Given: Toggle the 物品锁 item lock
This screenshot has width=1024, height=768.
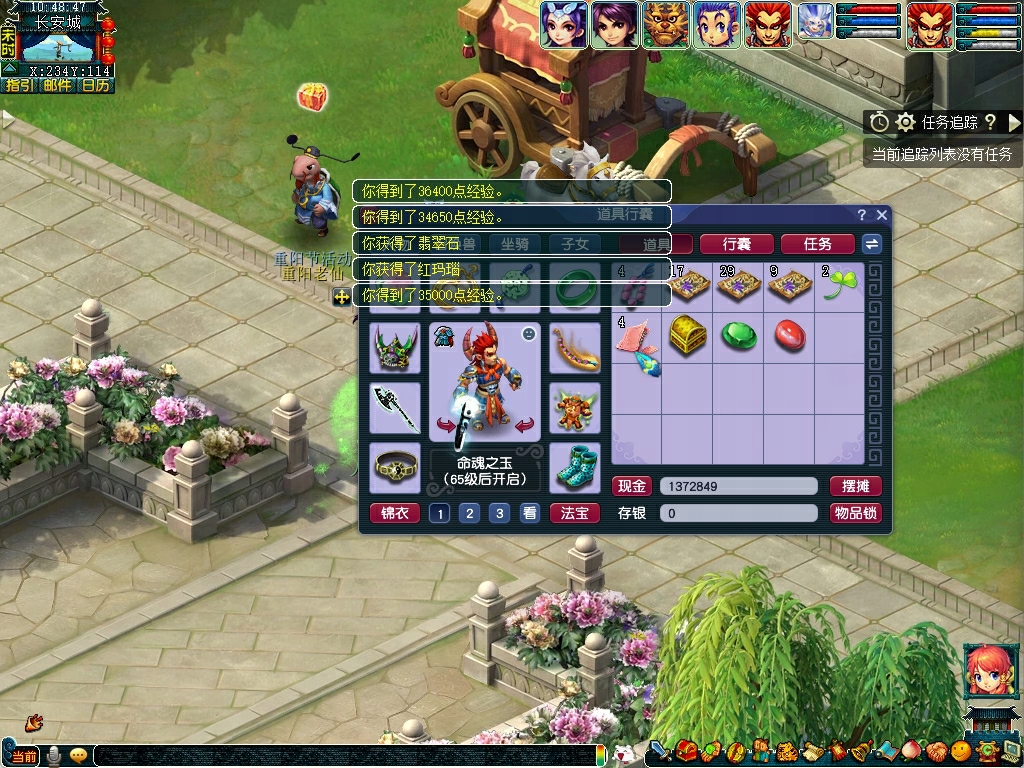Looking at the screenshot, I should pyautogui.click(x=855, y=513).
